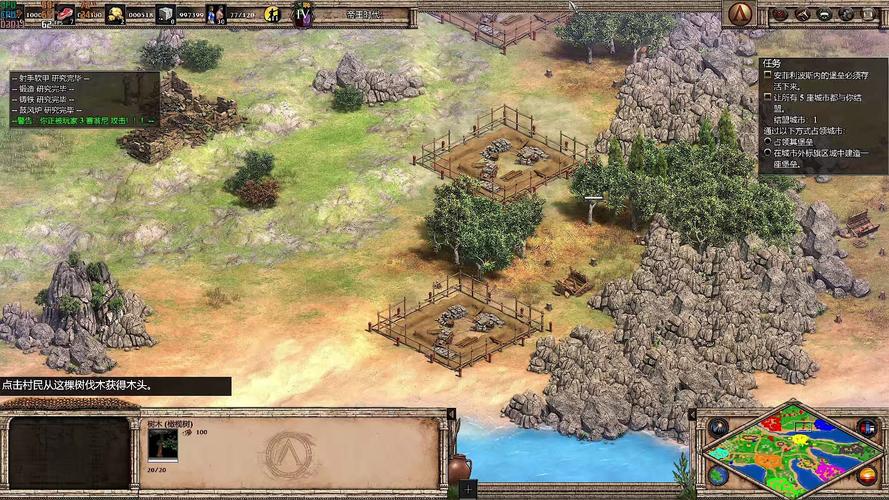Click the plus button beside the clay pot
889x500 pixels.
click(x=467, y=489)
